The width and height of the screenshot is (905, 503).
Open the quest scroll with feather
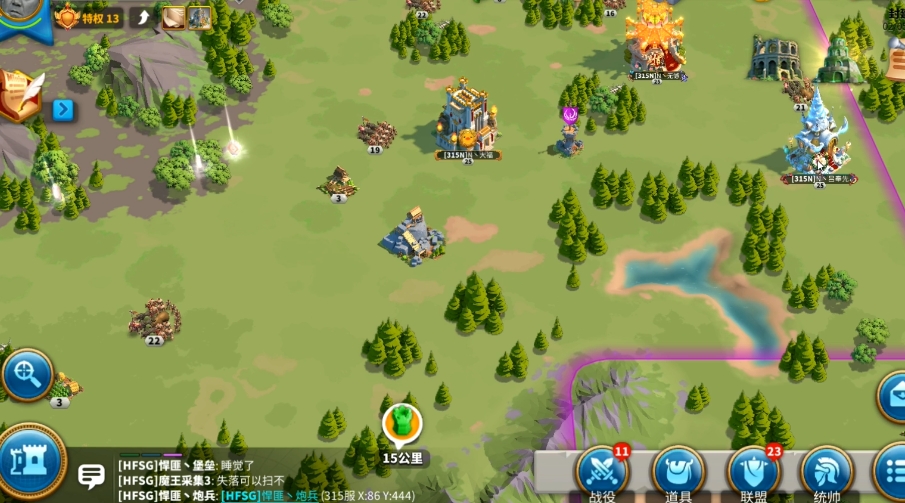tap(20, 97)
